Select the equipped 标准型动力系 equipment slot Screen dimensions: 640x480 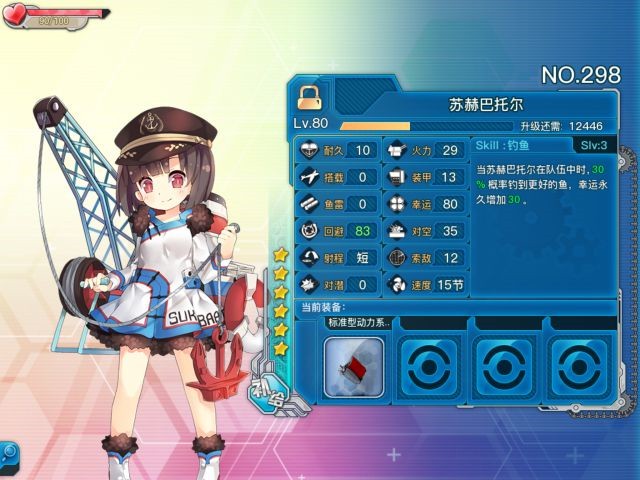click(354, 366)
